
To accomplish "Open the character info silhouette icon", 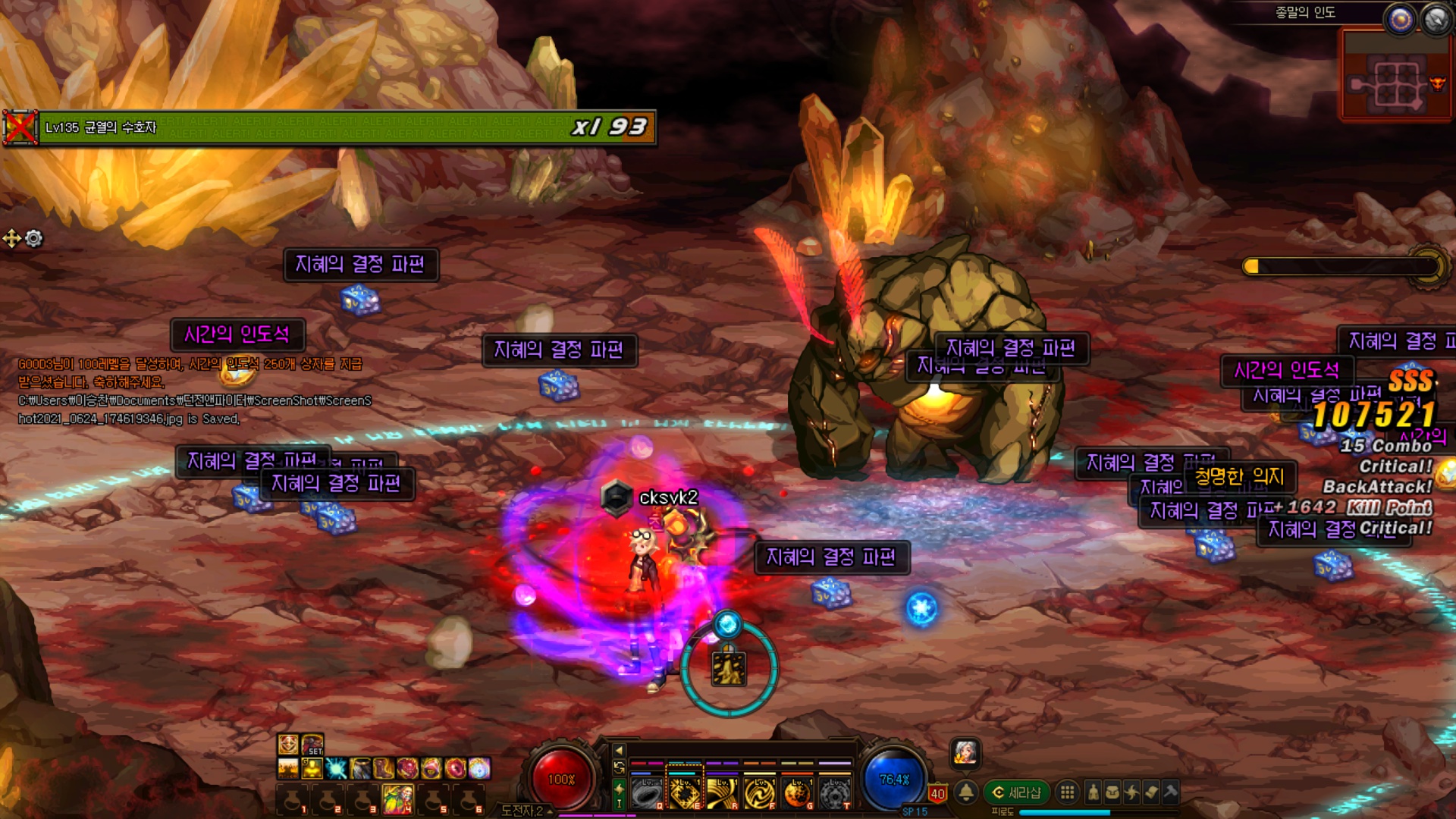I will 1093,792.
